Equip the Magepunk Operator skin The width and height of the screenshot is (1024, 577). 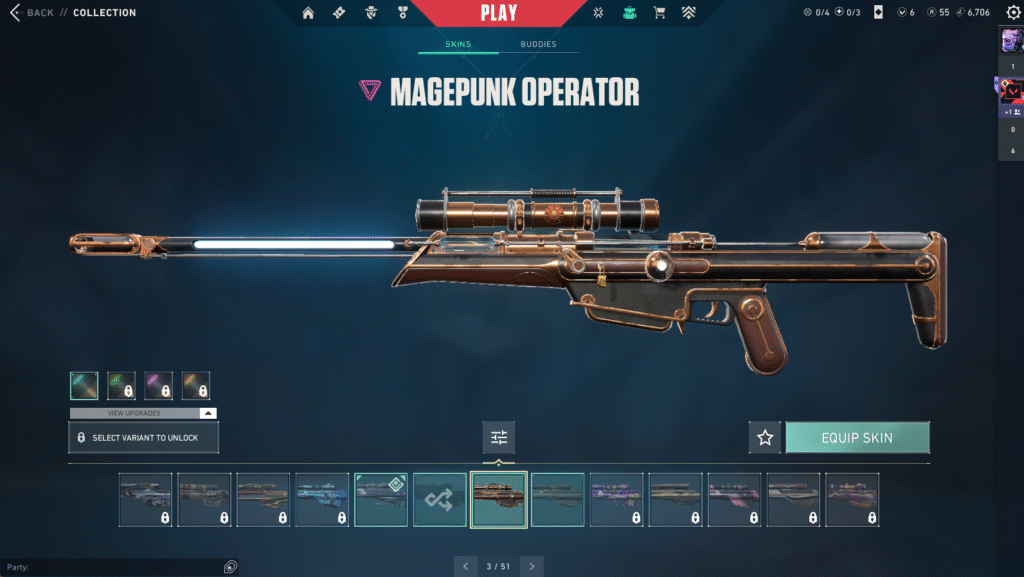click(857, 437)
